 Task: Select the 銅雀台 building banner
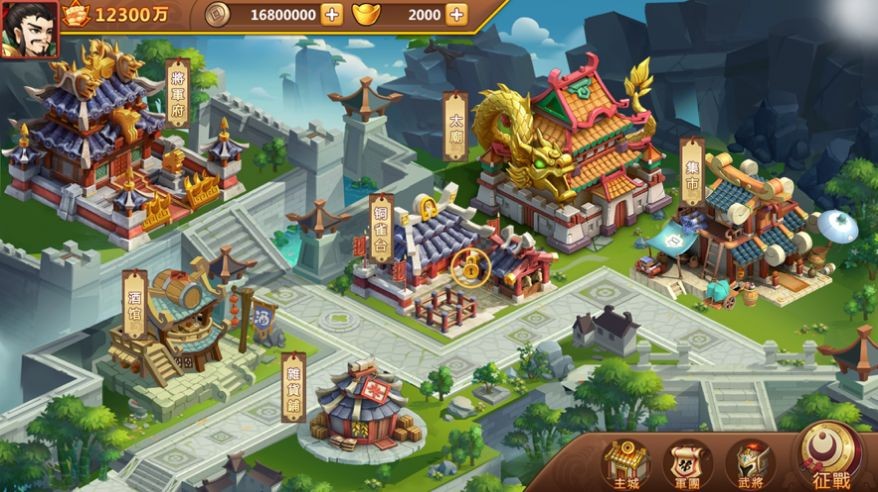[x=381, y=228]
